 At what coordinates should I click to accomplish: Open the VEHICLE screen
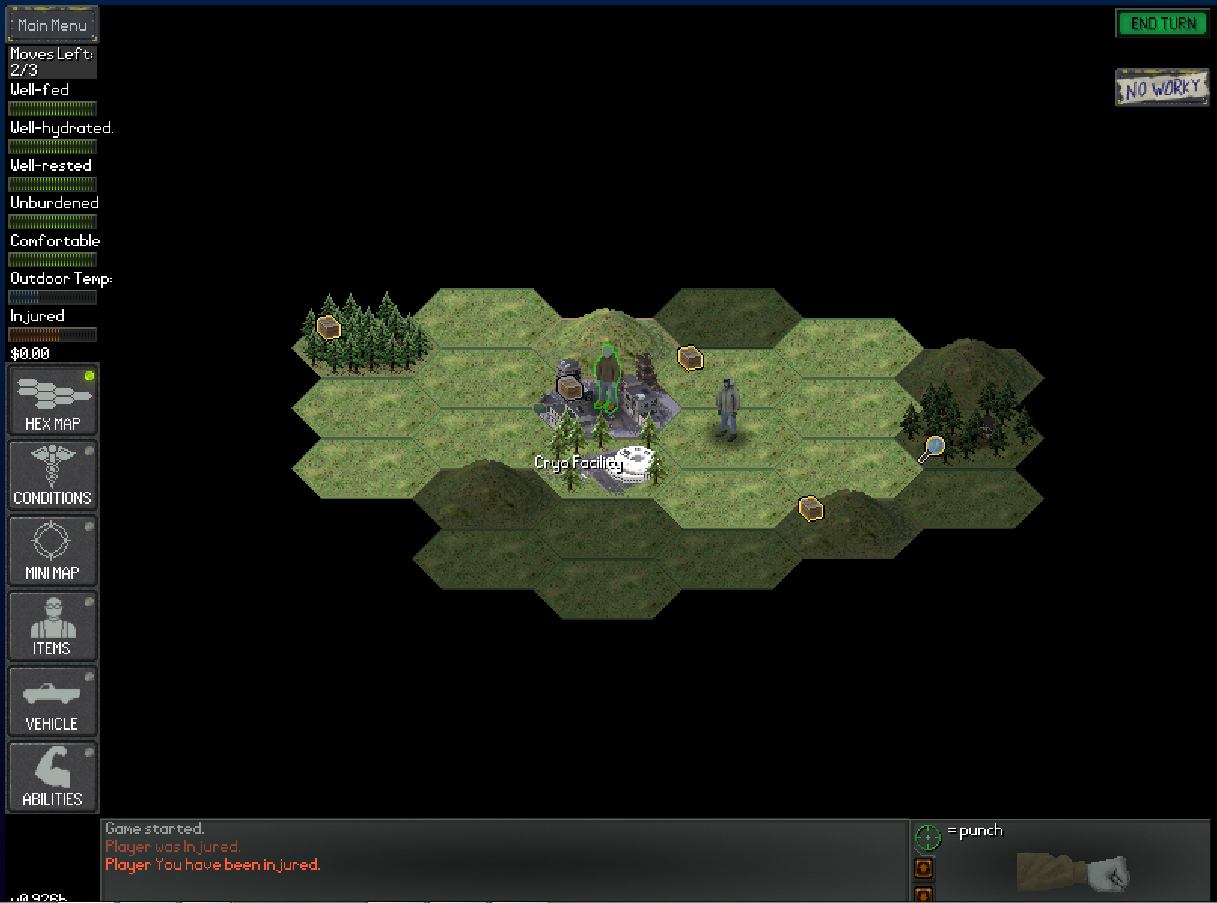(x=53, y=701)
